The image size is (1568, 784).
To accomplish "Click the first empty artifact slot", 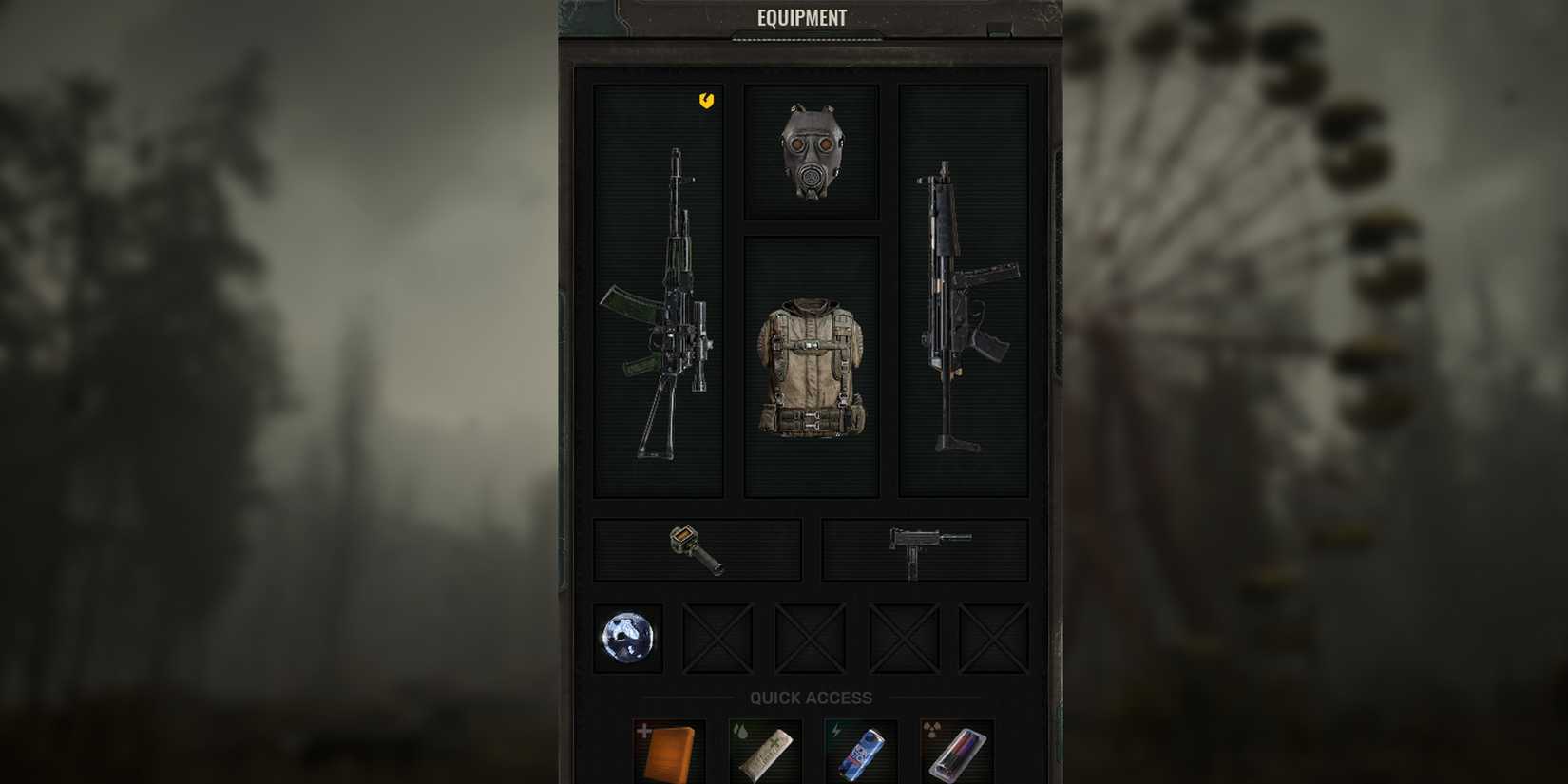I will pos(719,637).
